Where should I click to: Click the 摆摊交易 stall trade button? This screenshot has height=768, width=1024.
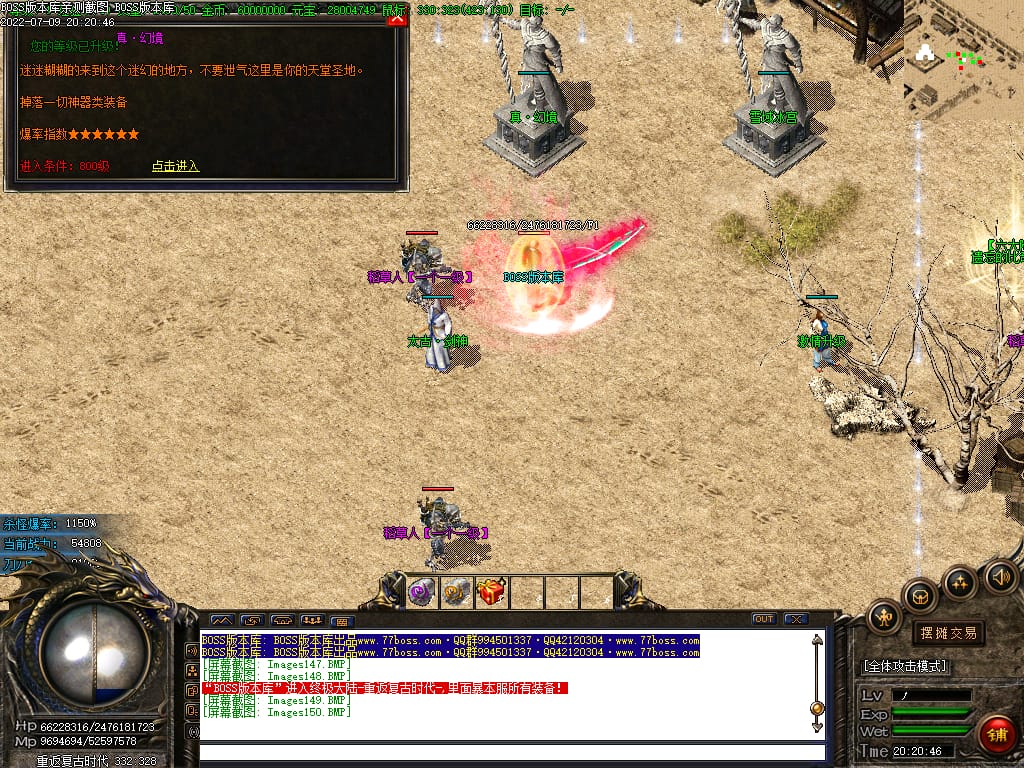[x=947, y=633]
